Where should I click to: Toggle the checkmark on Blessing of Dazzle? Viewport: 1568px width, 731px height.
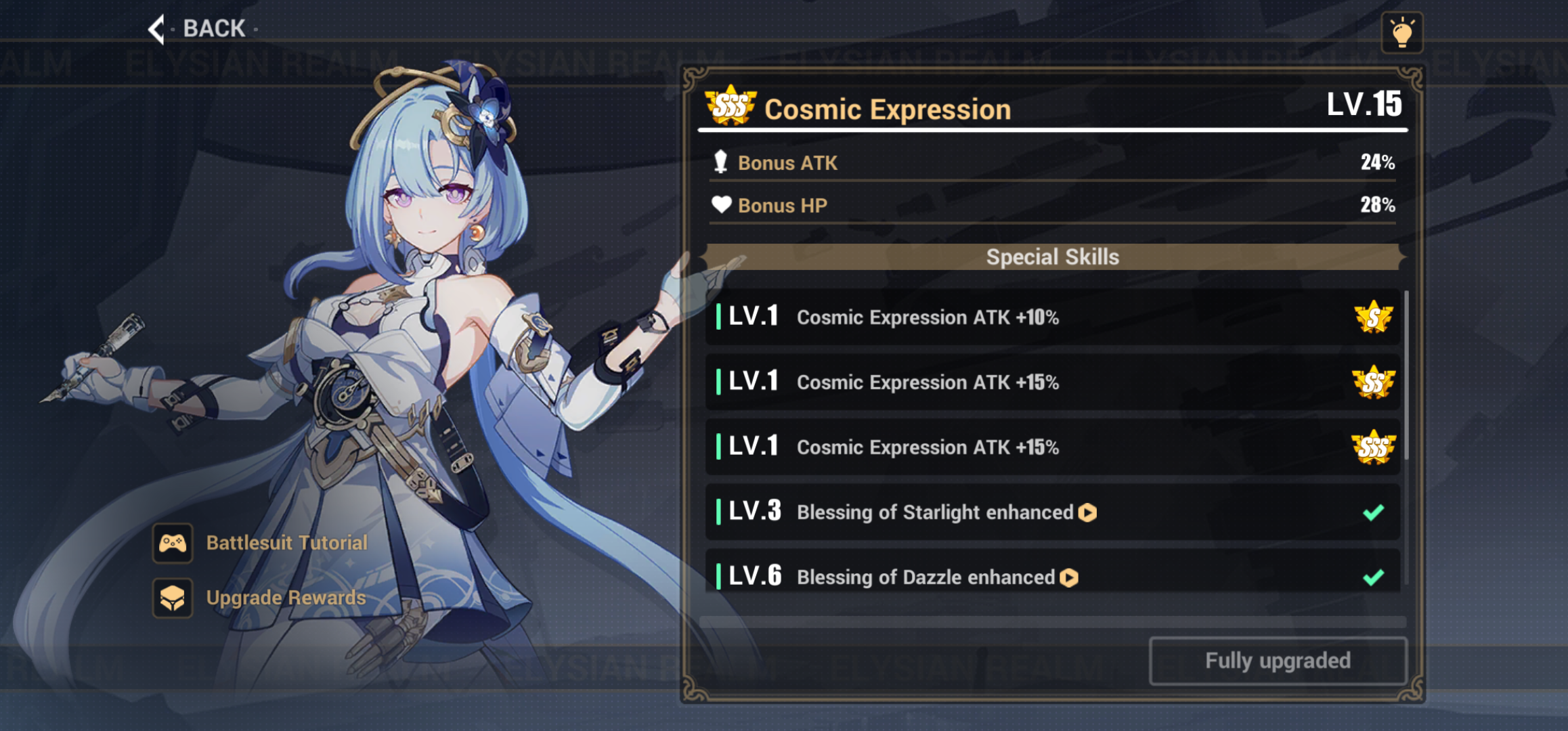(x=1372, y=577)
